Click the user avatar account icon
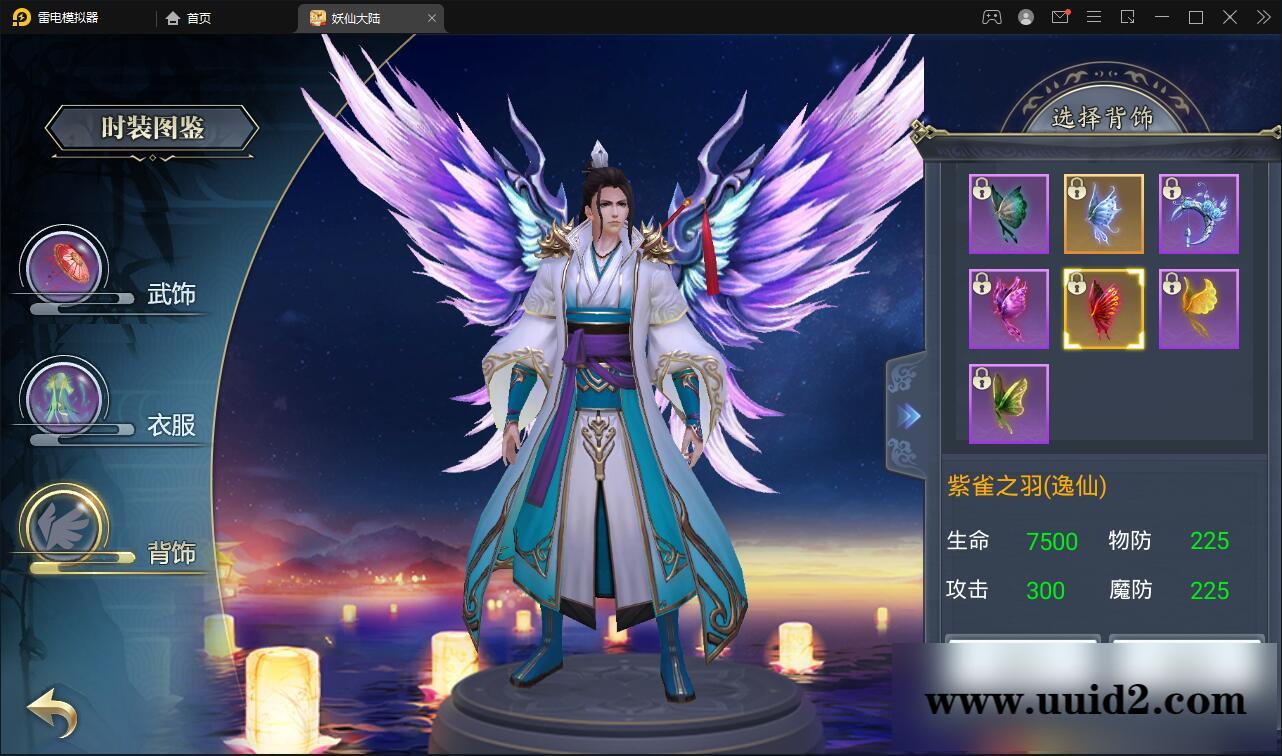 [x=1024, y=17]
